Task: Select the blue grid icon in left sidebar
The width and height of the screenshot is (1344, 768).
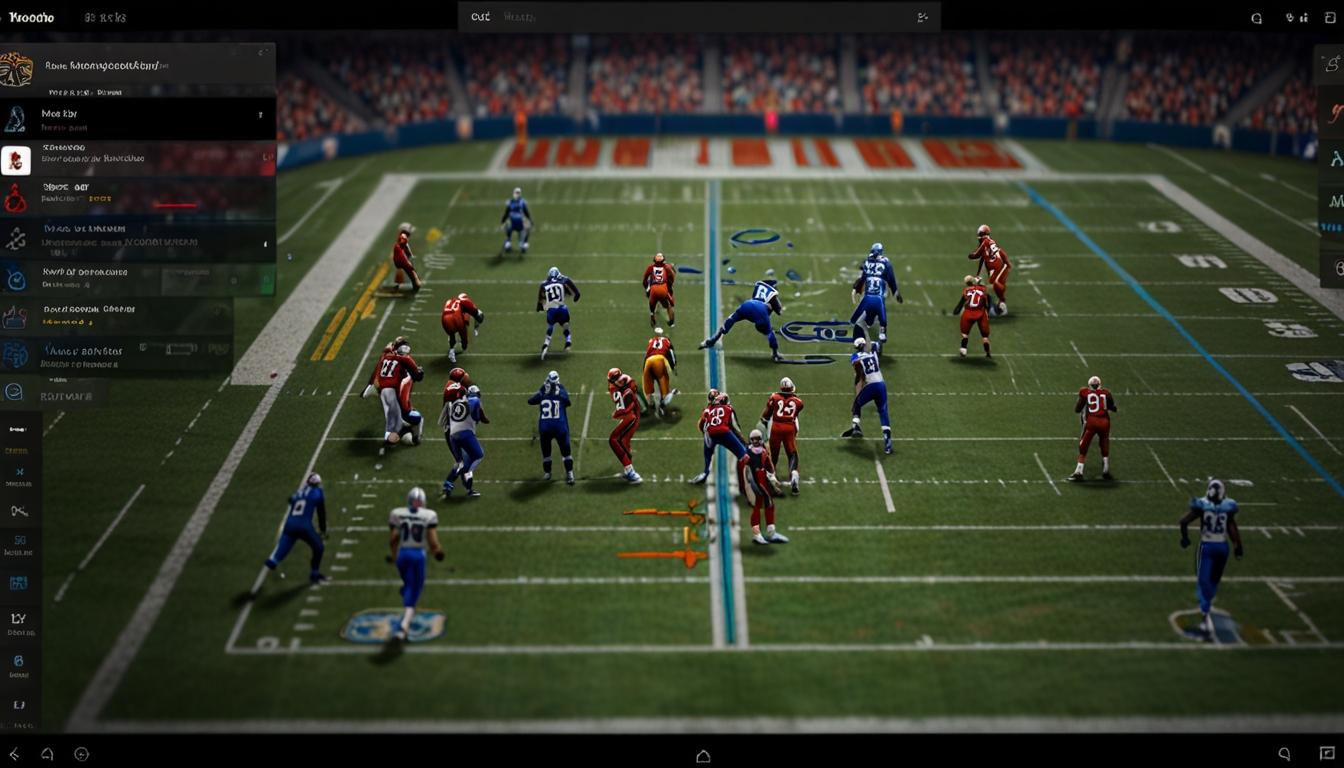Action: pos(18,582)
